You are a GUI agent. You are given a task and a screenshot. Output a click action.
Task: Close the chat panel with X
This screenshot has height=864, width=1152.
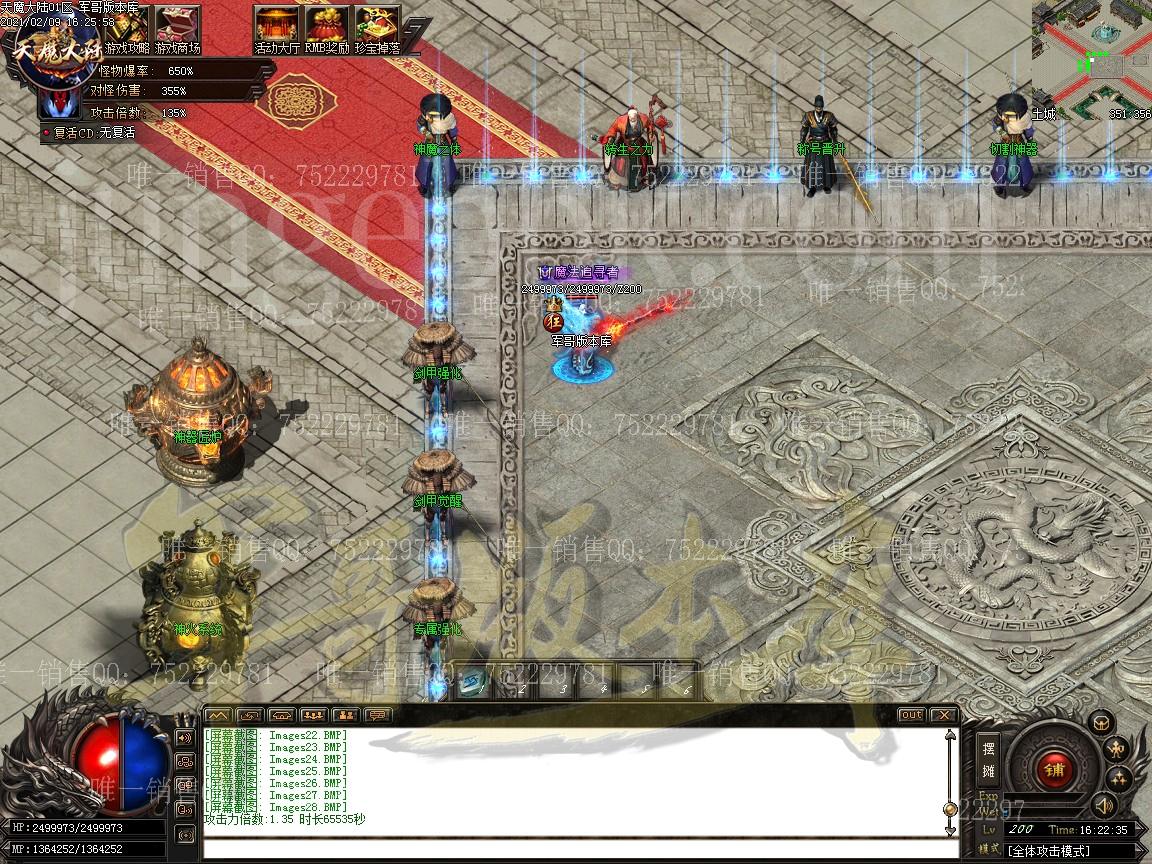pyautogui.click(x=943, y=715)
